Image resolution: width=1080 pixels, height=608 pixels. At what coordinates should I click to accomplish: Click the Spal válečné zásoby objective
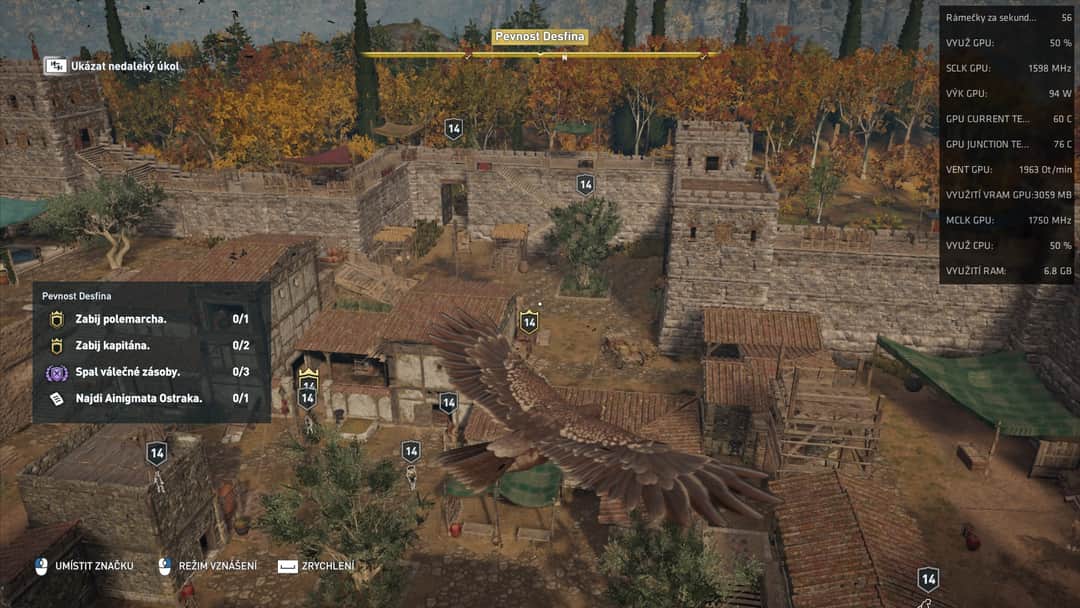[x=150, y=372]
